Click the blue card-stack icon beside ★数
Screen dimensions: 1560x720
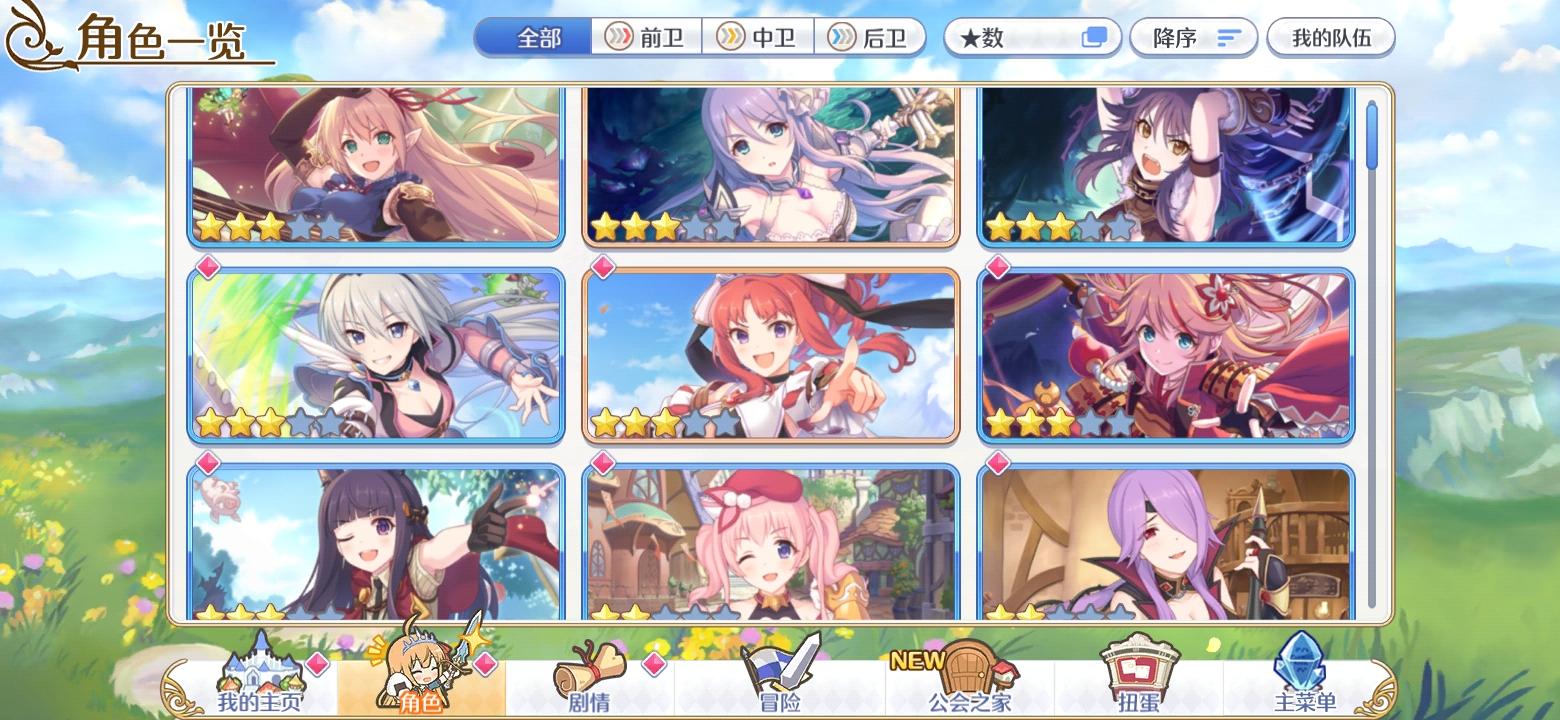(x=1094, y=36)
